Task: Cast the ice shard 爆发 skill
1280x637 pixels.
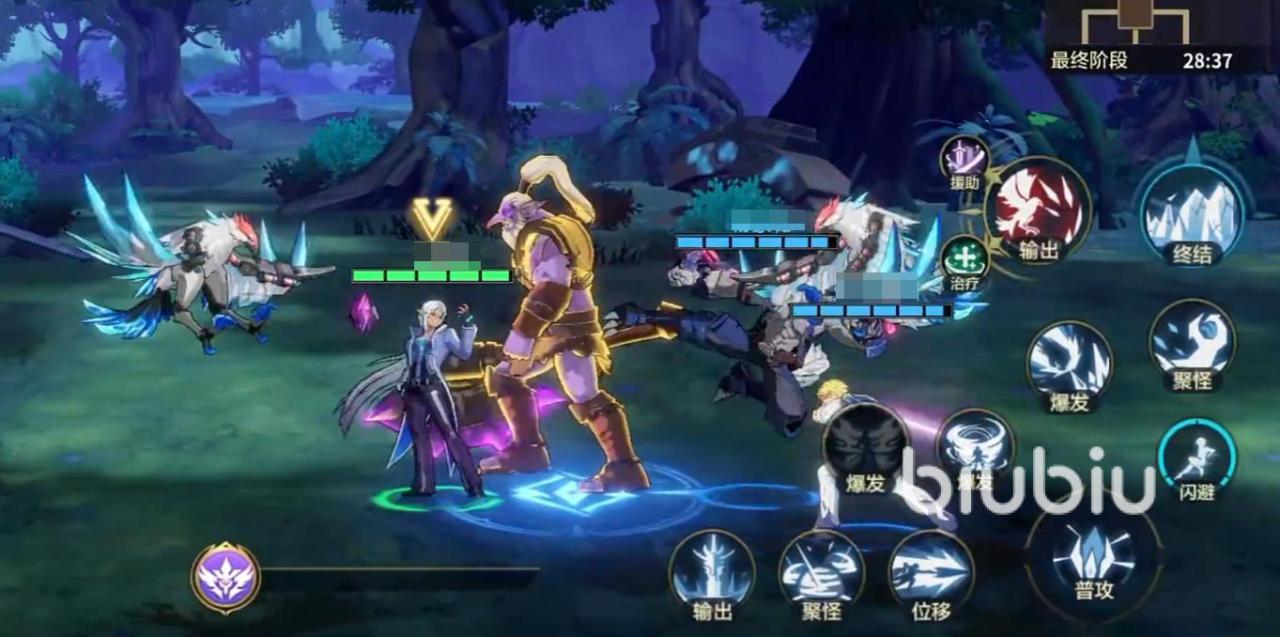Action: [1069, 361]
